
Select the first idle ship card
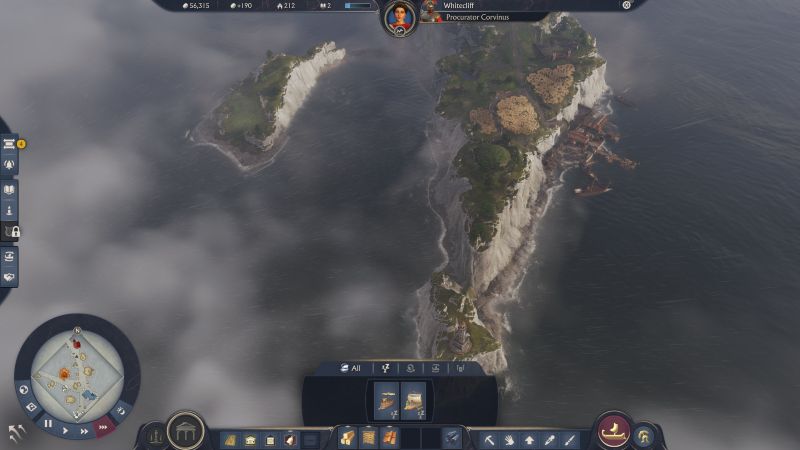pos(386,400)
